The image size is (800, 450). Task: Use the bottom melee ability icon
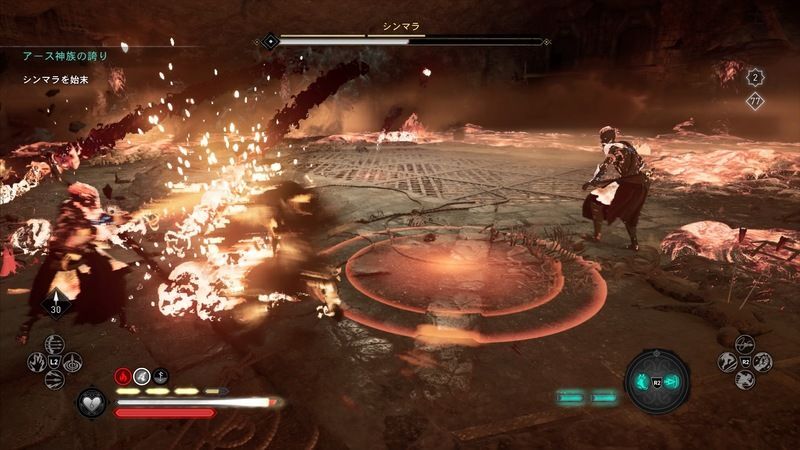click(x=743, y=380)
